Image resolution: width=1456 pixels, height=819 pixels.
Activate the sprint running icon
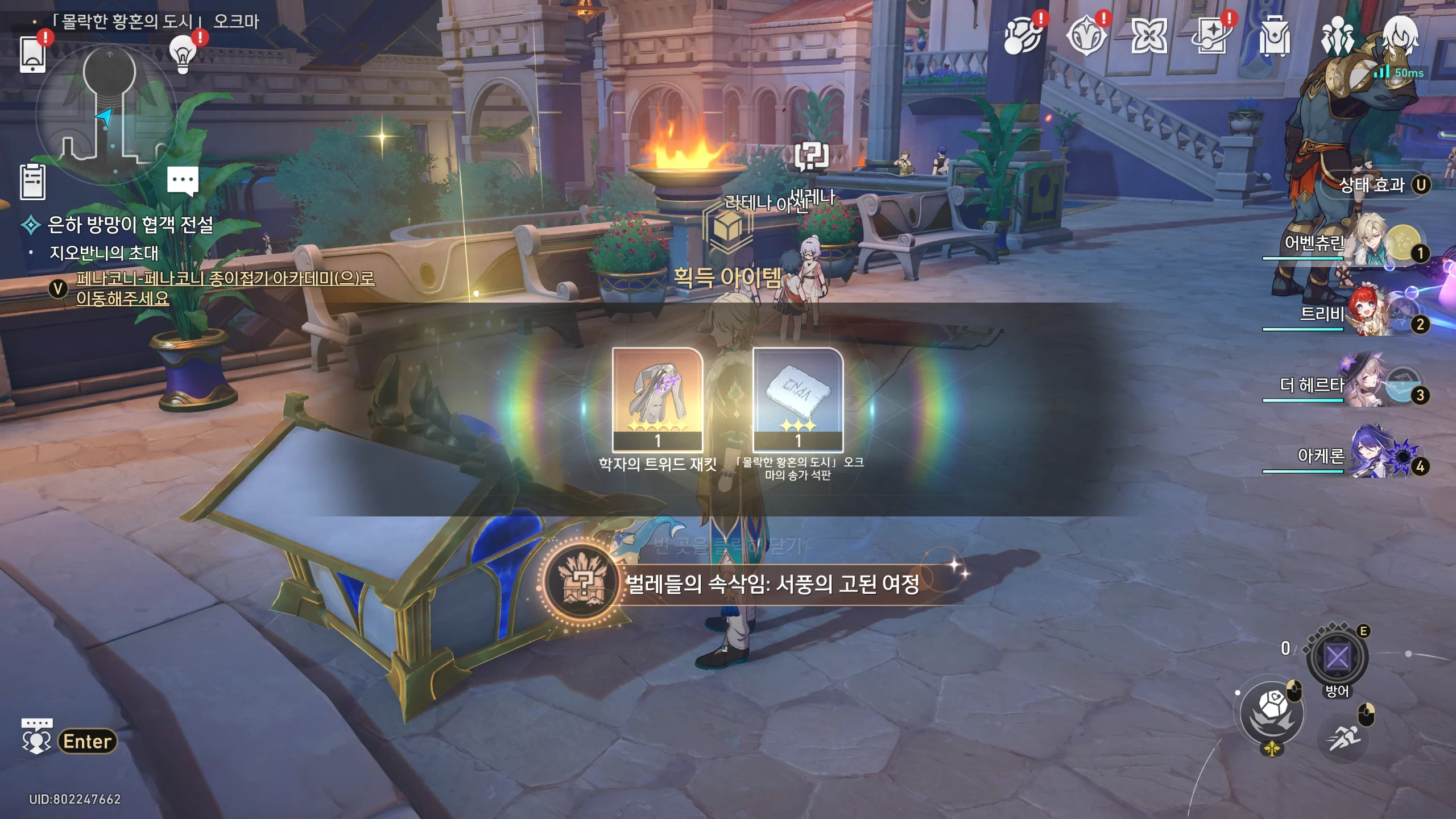click(1343, 738)
